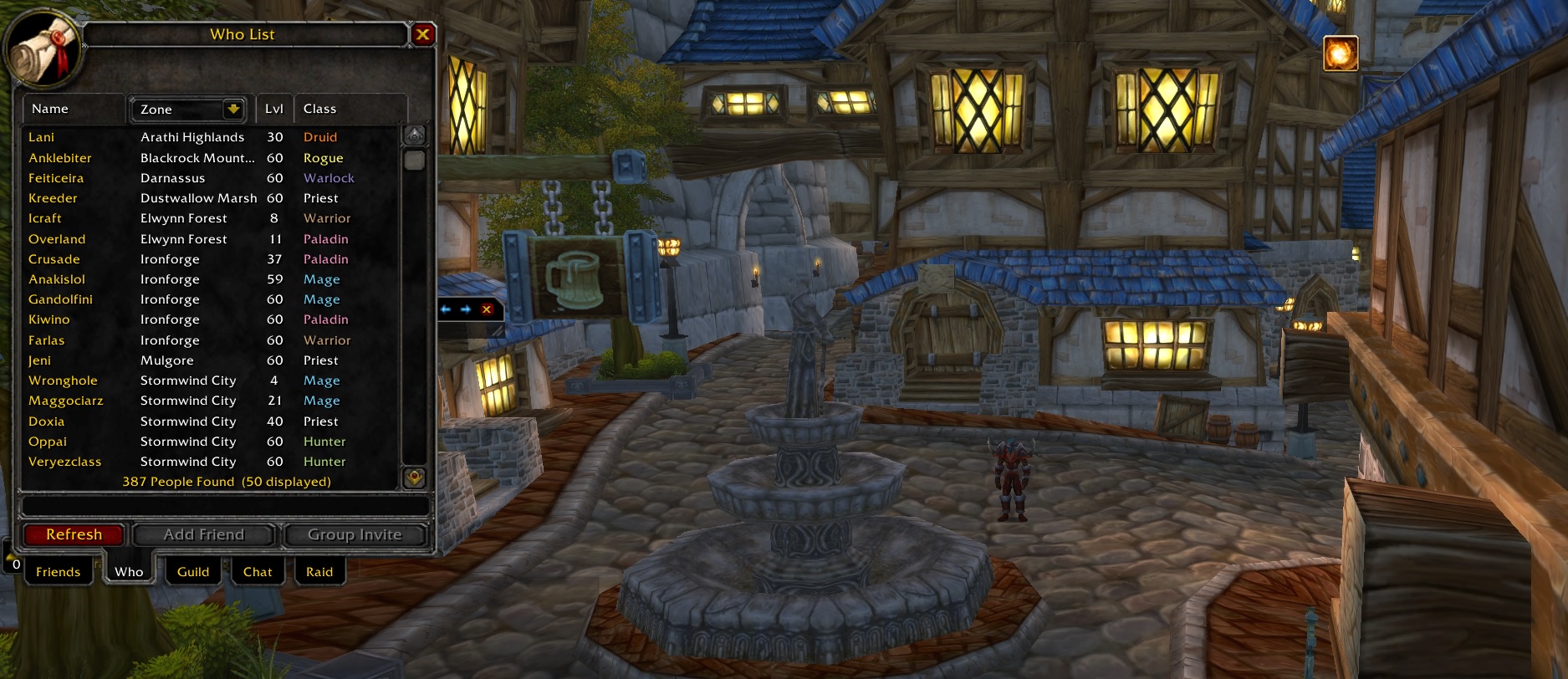The height and width of the screenshot is (679, 1568).
Task: Show the Chat tab
Action: [x=258, y=572]
